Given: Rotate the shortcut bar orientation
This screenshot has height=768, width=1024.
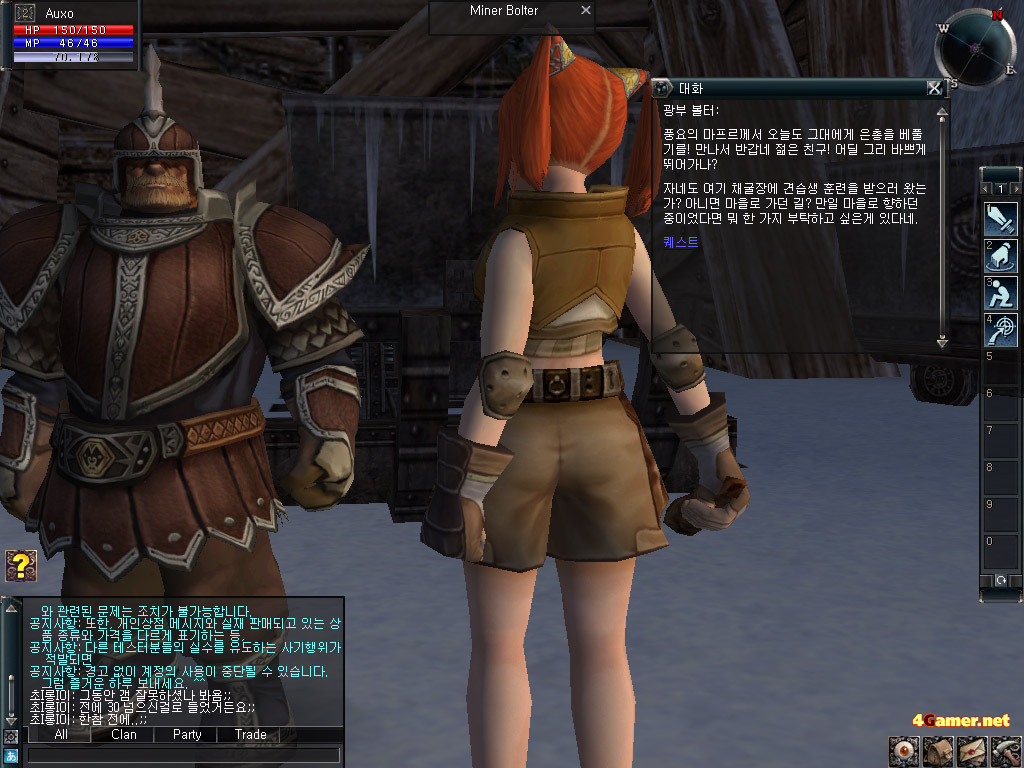Looking at the screenshot, I should (1000, 580).
